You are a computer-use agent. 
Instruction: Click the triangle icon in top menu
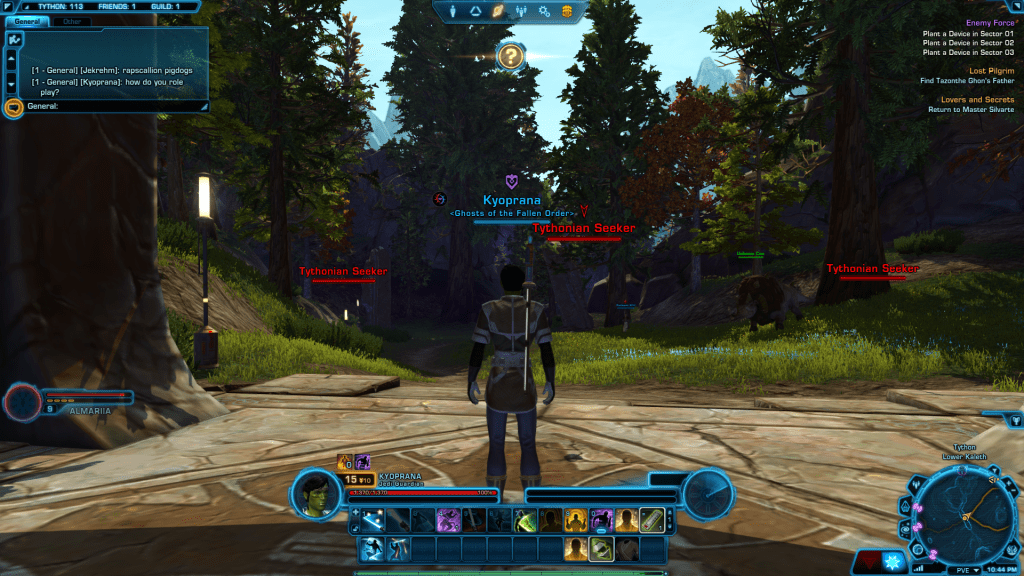[x=476, y=12]
